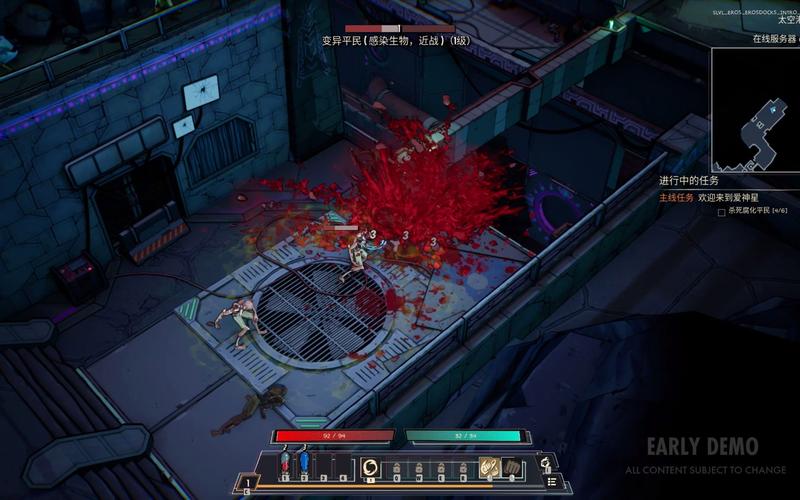Click the level 1 character badge

pyautogui.click(x=249, y=484)
